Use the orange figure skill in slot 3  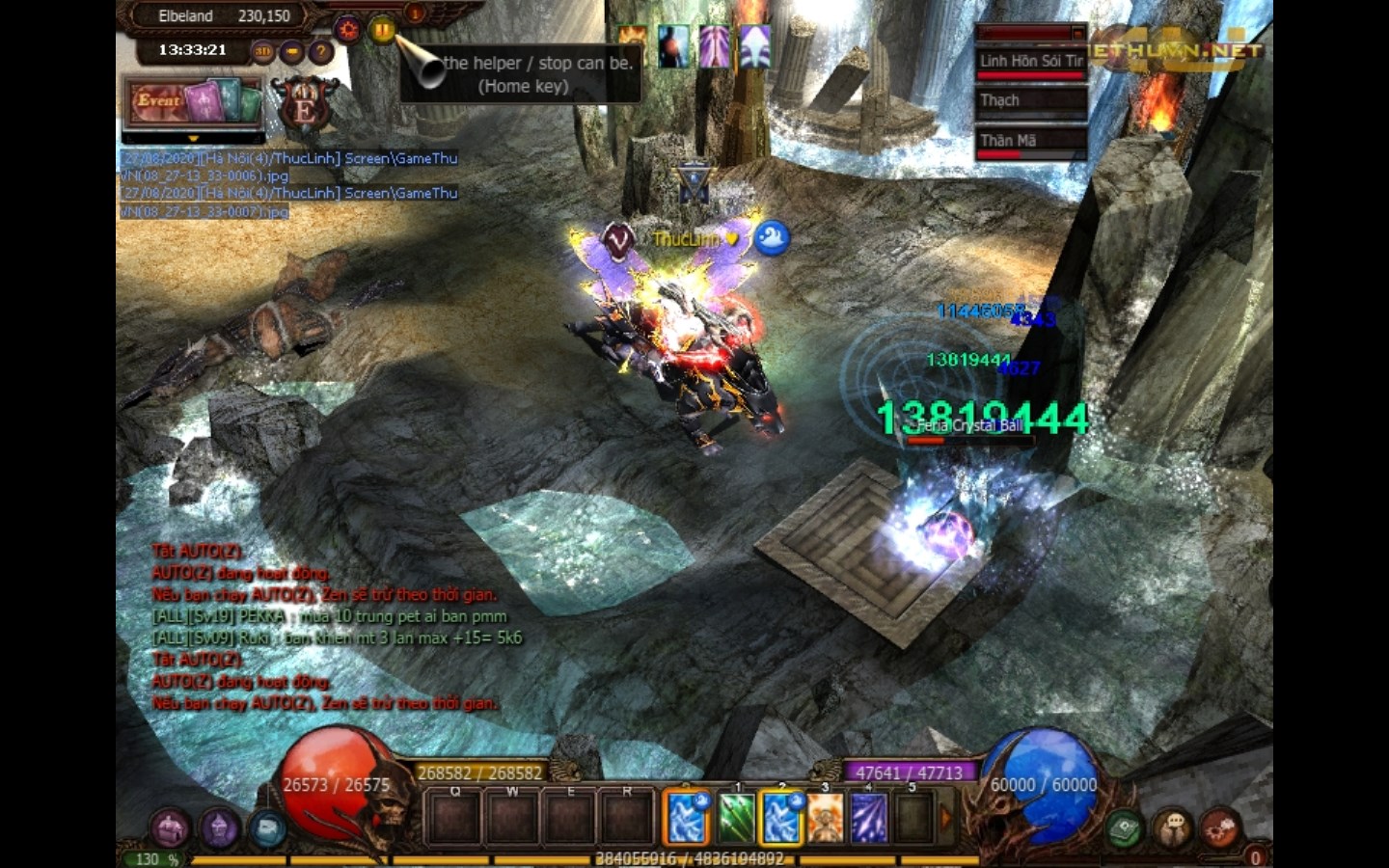(x=825, y=818)
